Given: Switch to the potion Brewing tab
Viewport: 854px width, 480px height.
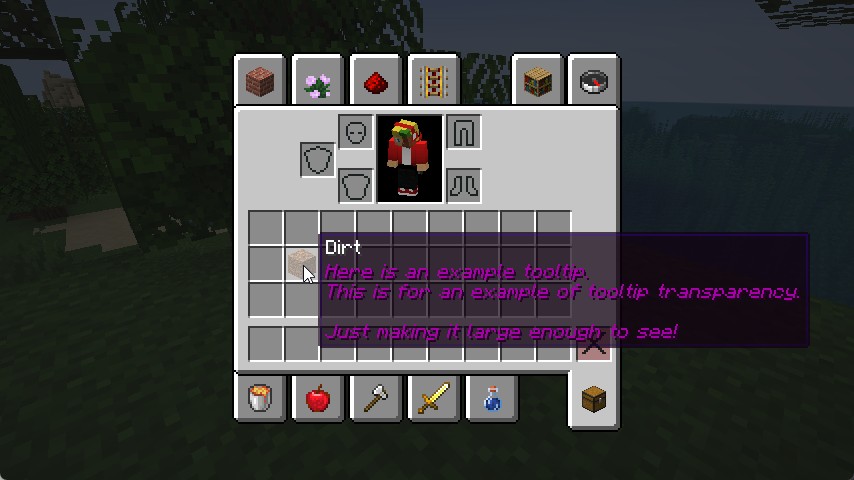Looking at the screenshot, I should click(x=491, y=399).
